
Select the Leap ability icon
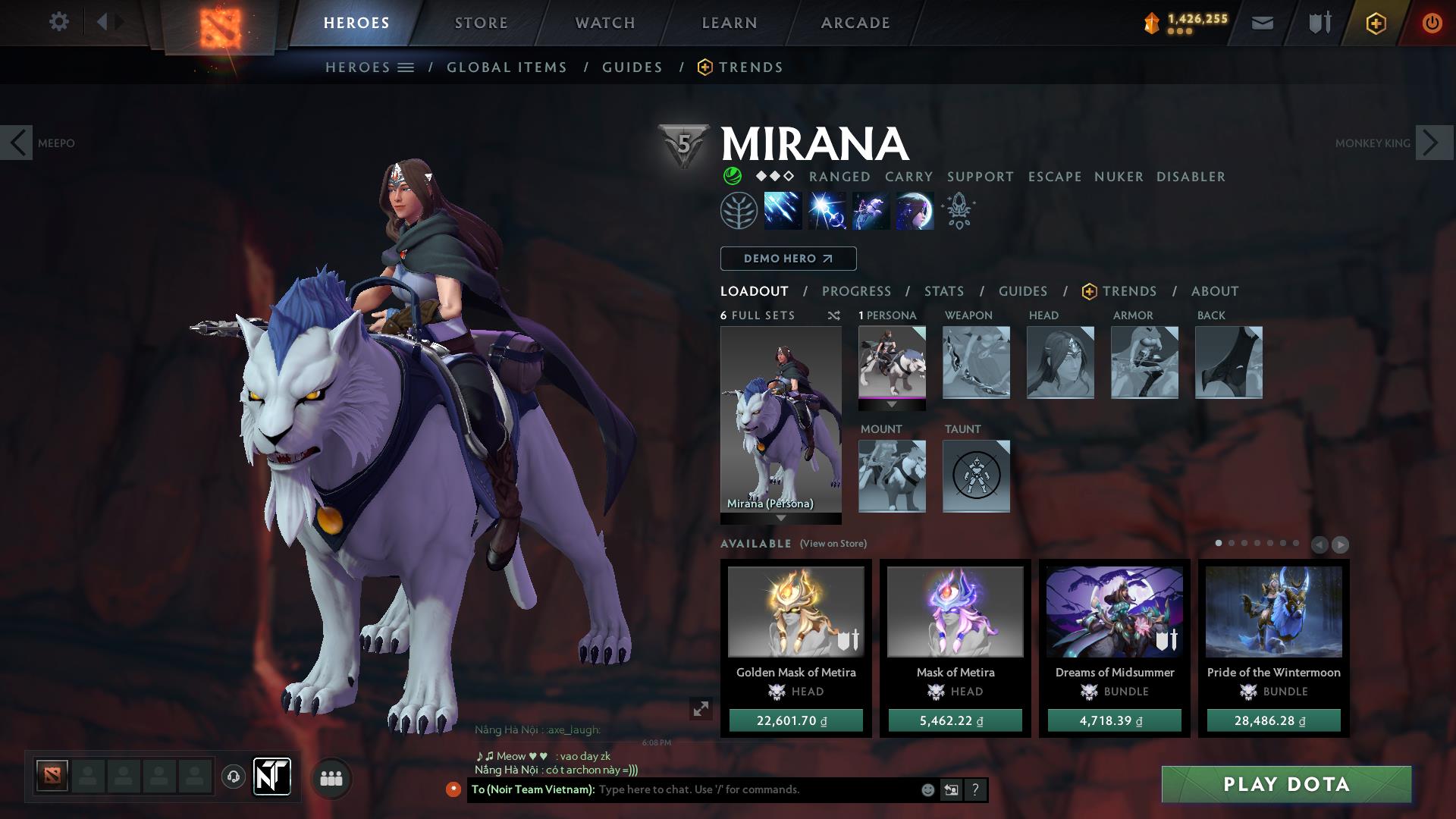[871, 211]
